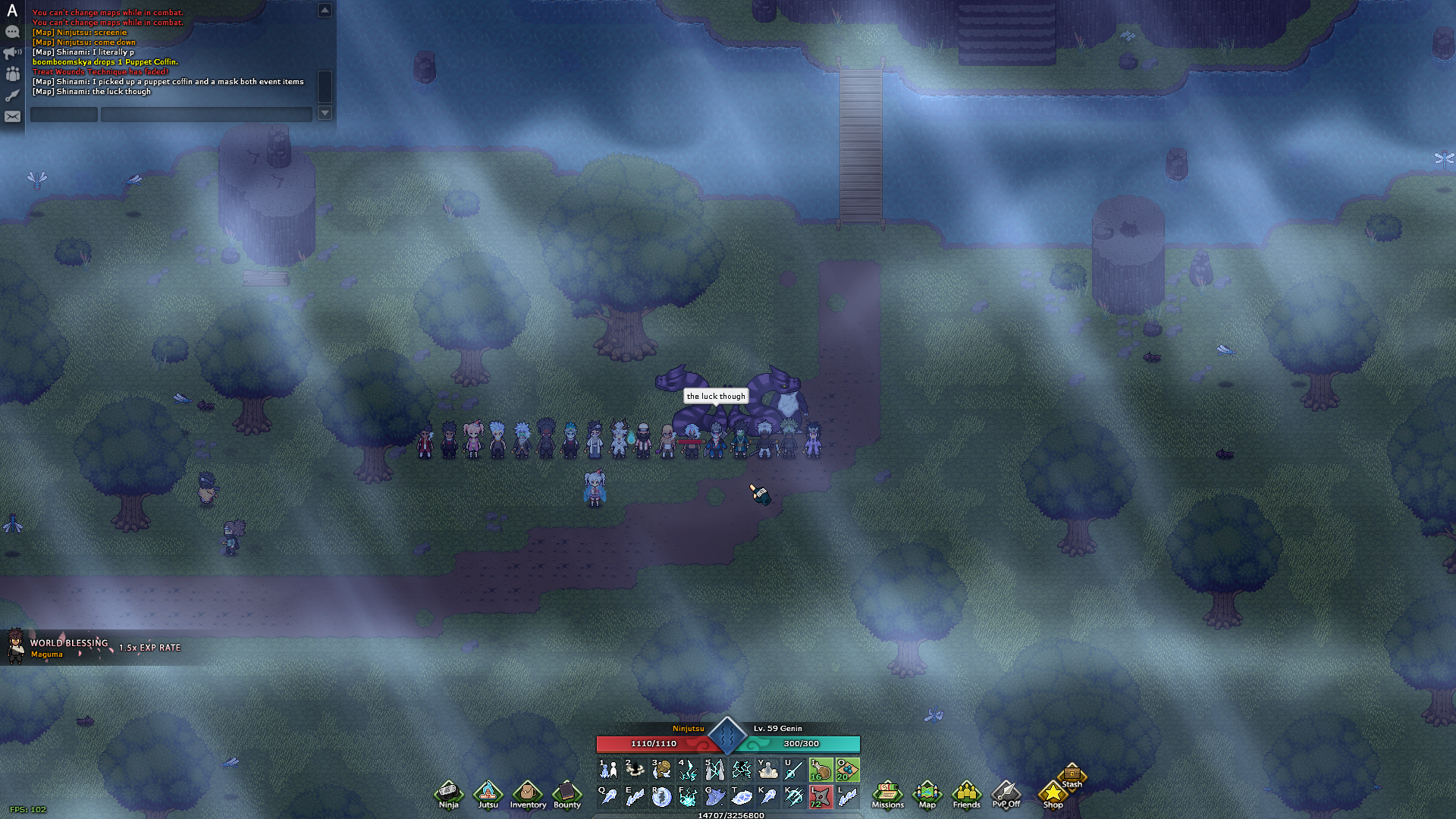Viewport: 1456px width, 819px height.
Task: Use the blue pills item with 20 left
Action: pyautogui.click(x=847, y=770)
